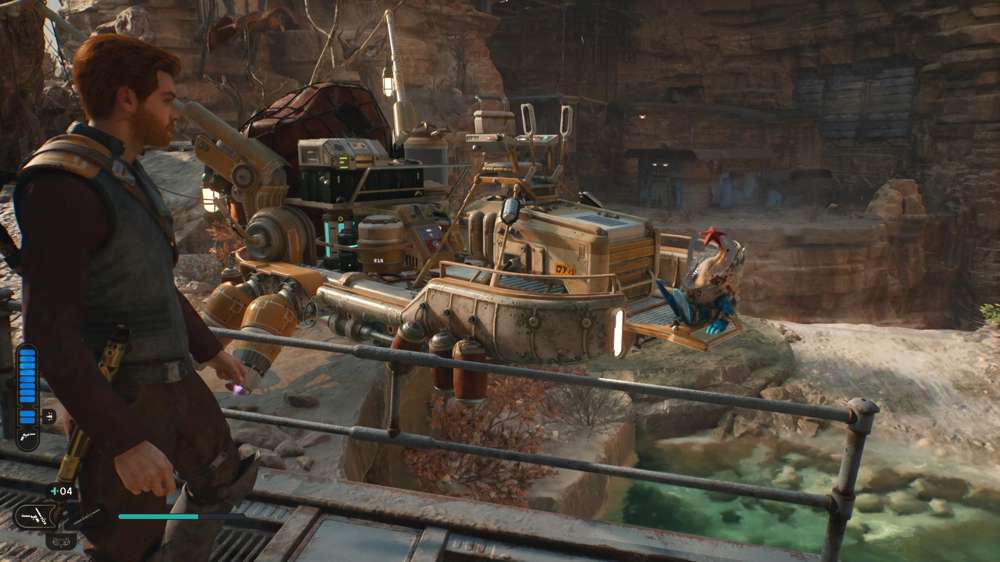
Task: Switch to the dimmed secondary stance icon
Action: [x=60, y=541]
